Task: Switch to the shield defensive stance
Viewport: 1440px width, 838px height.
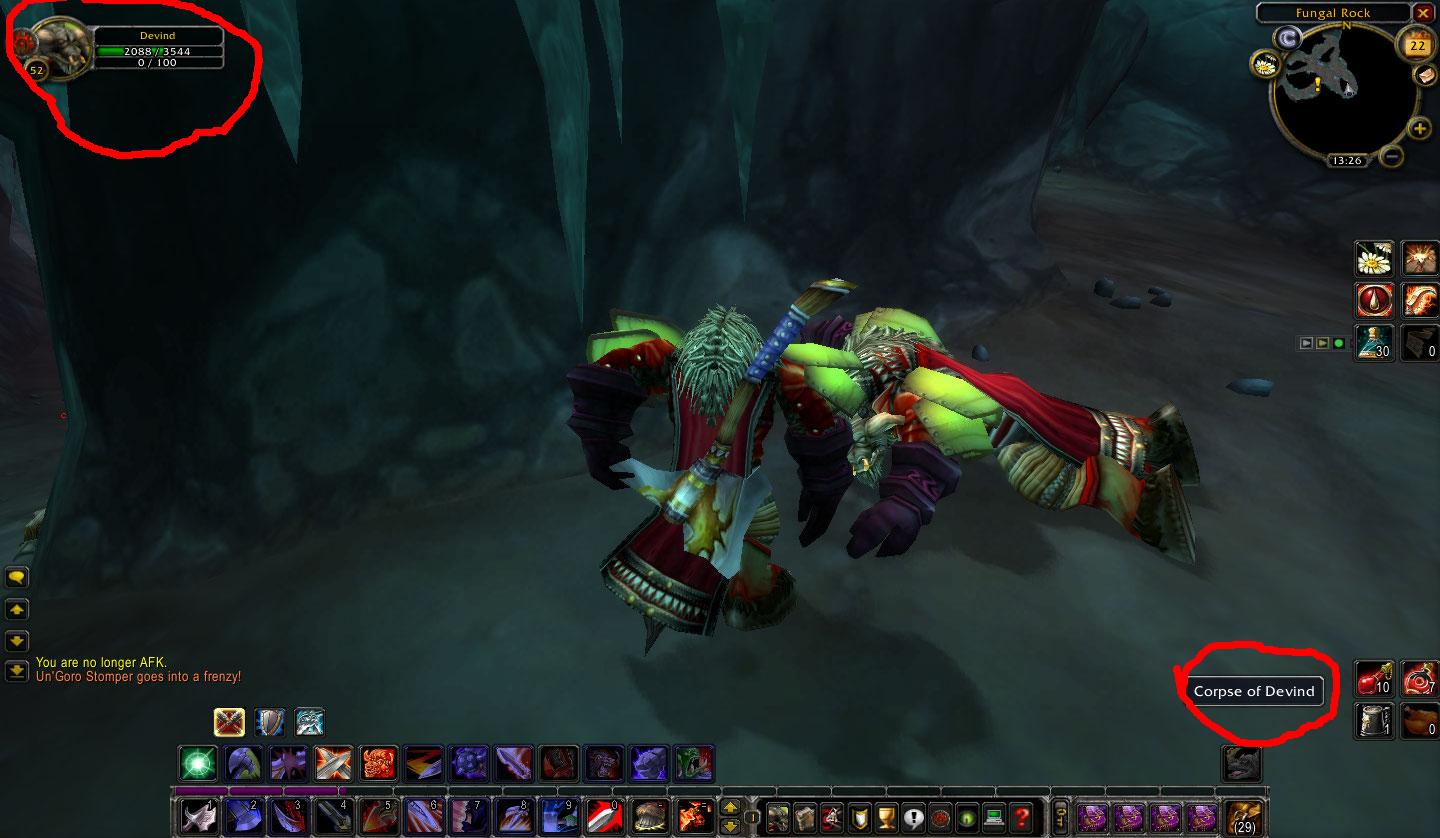Action: pyautogui.click(x=269, y=722)
